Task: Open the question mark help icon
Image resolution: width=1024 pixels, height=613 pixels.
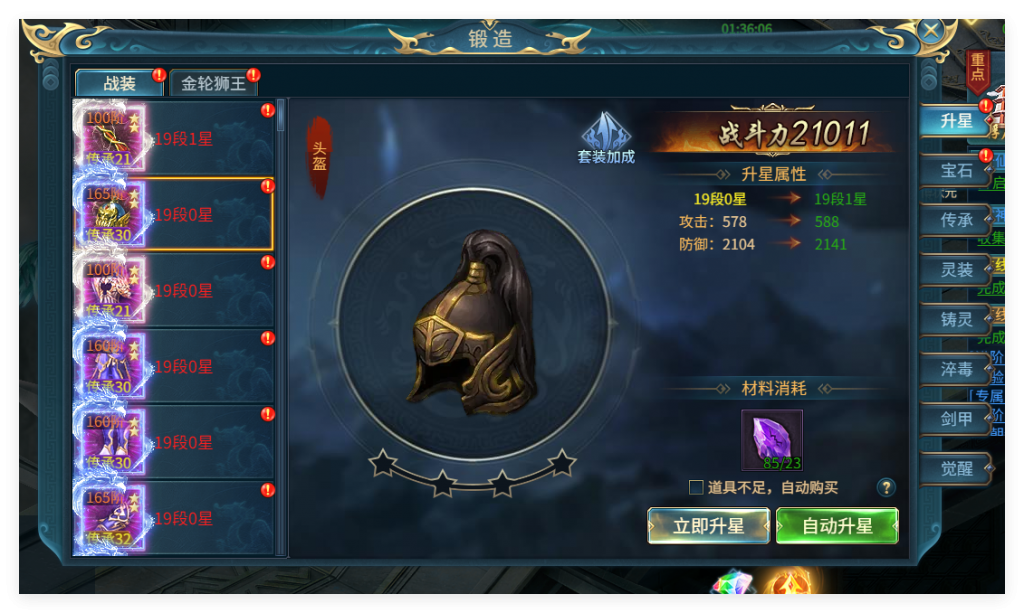Action: 885,488
